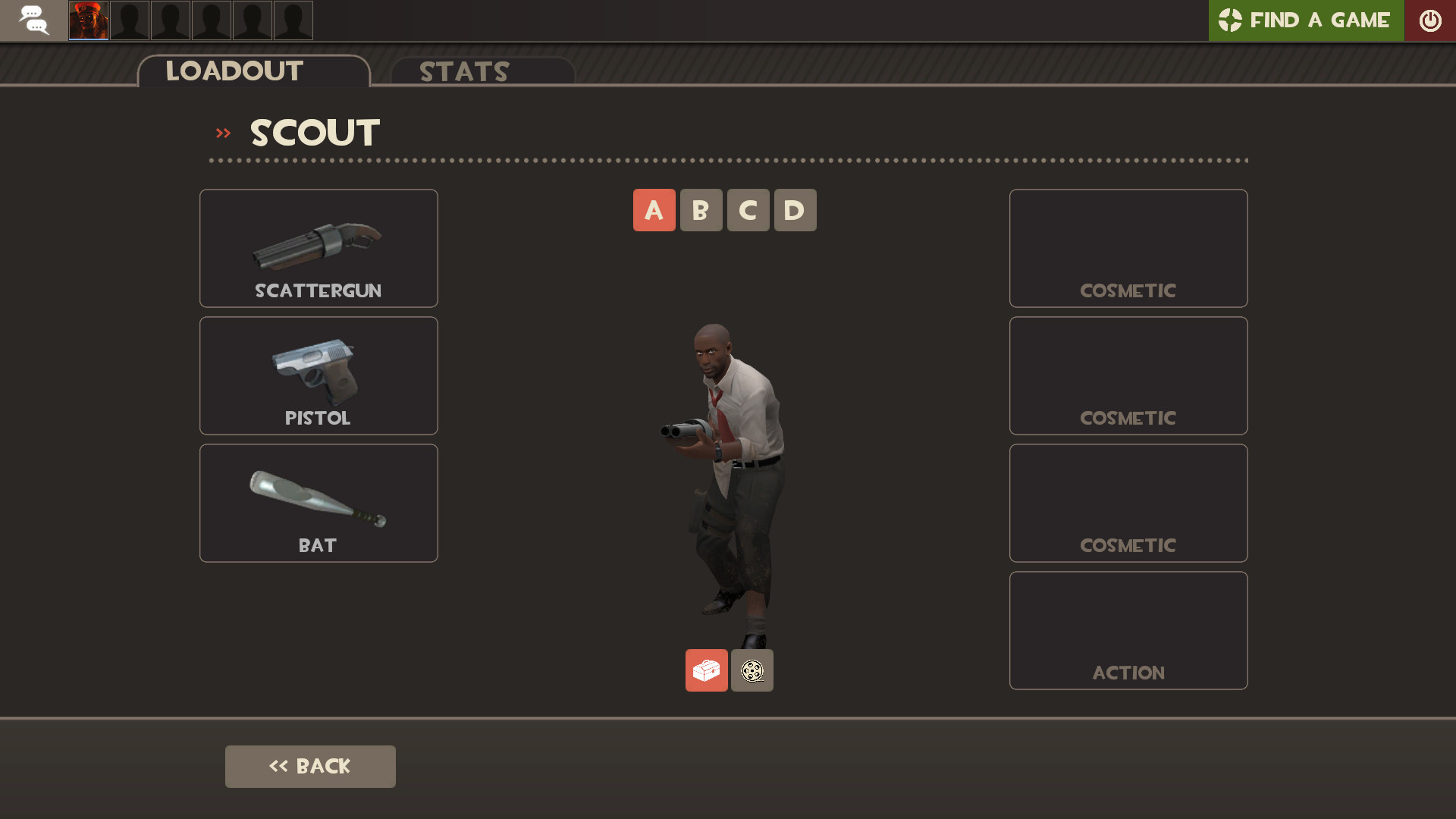Open the taunts film reel icon
This screenshot has width=1456, height=819.
(752, 670)
